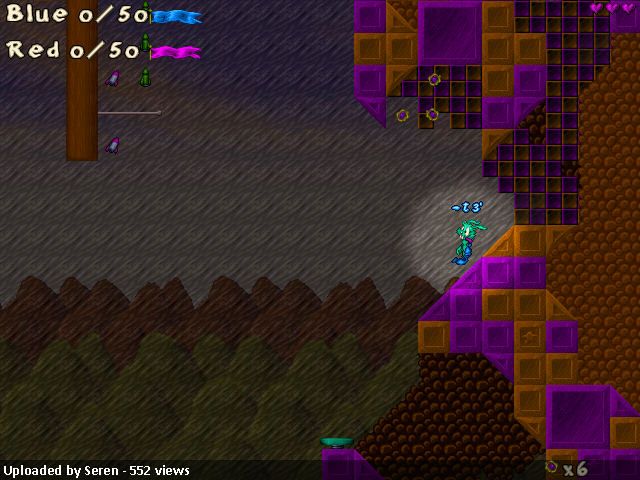Click the blue team flag icon
640x480 pixels.
(176, 17)
